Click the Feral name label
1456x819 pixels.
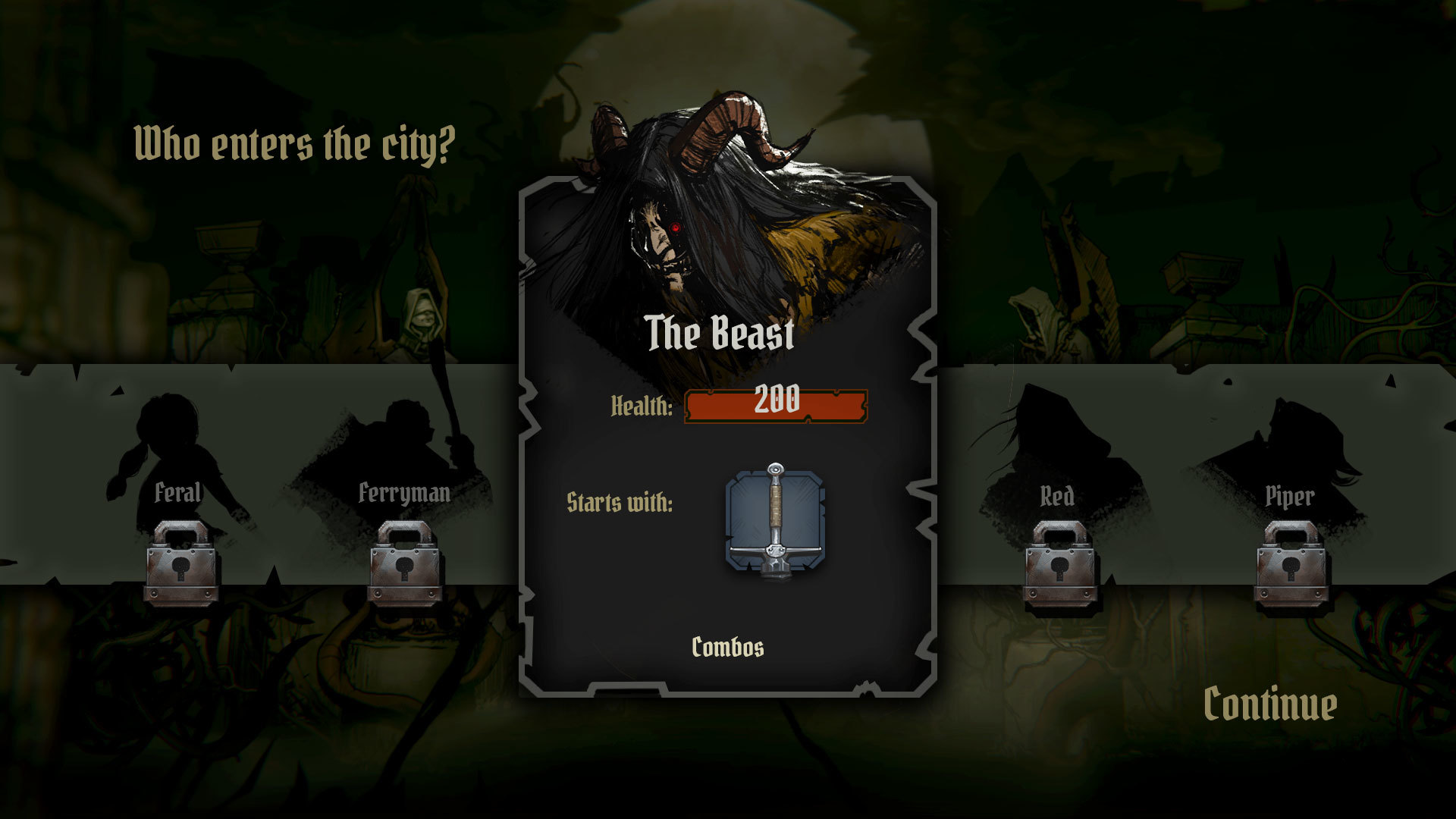coord(179,494)
